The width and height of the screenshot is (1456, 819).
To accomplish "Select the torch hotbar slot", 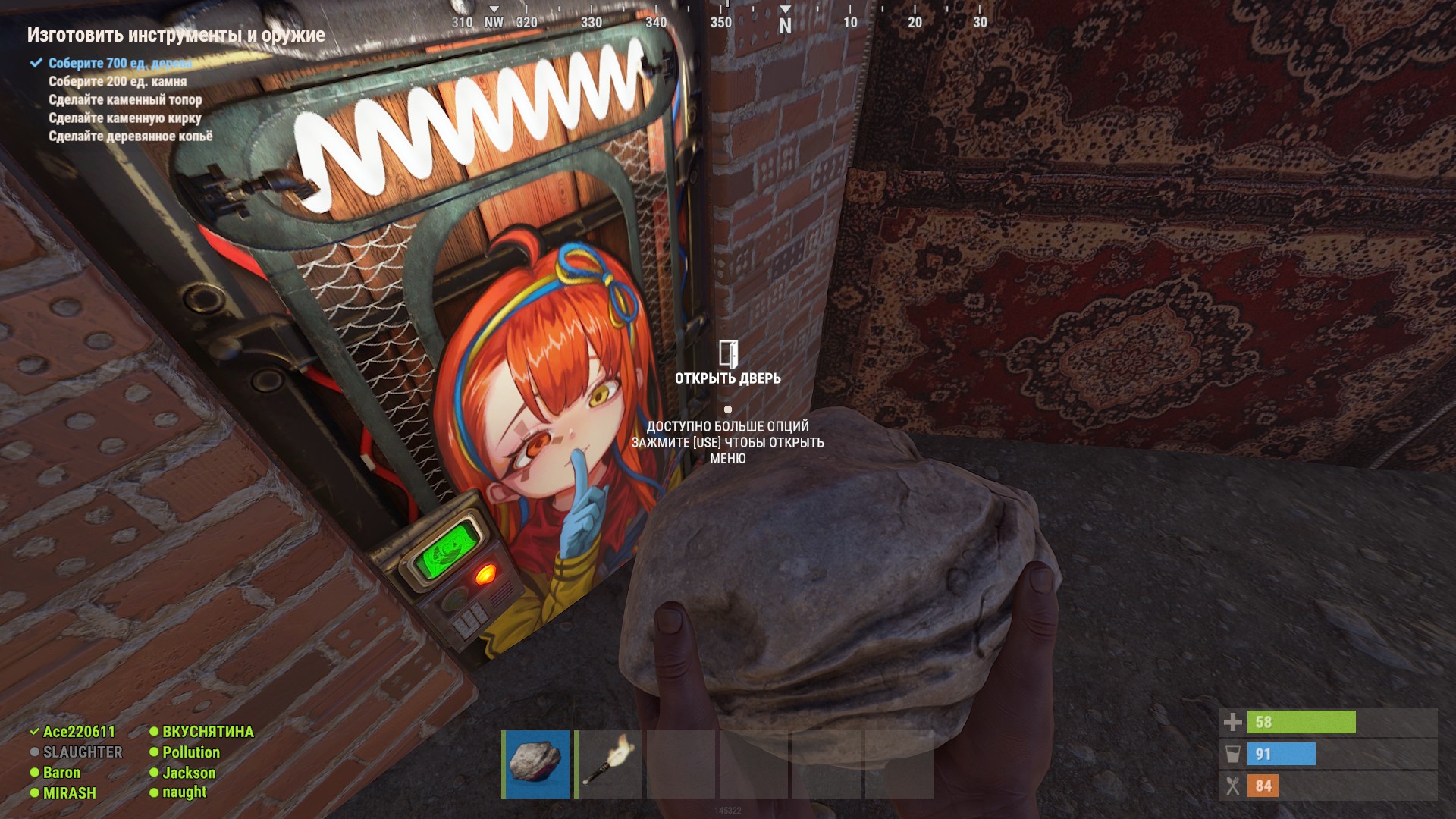I will [x=609, y=764].
